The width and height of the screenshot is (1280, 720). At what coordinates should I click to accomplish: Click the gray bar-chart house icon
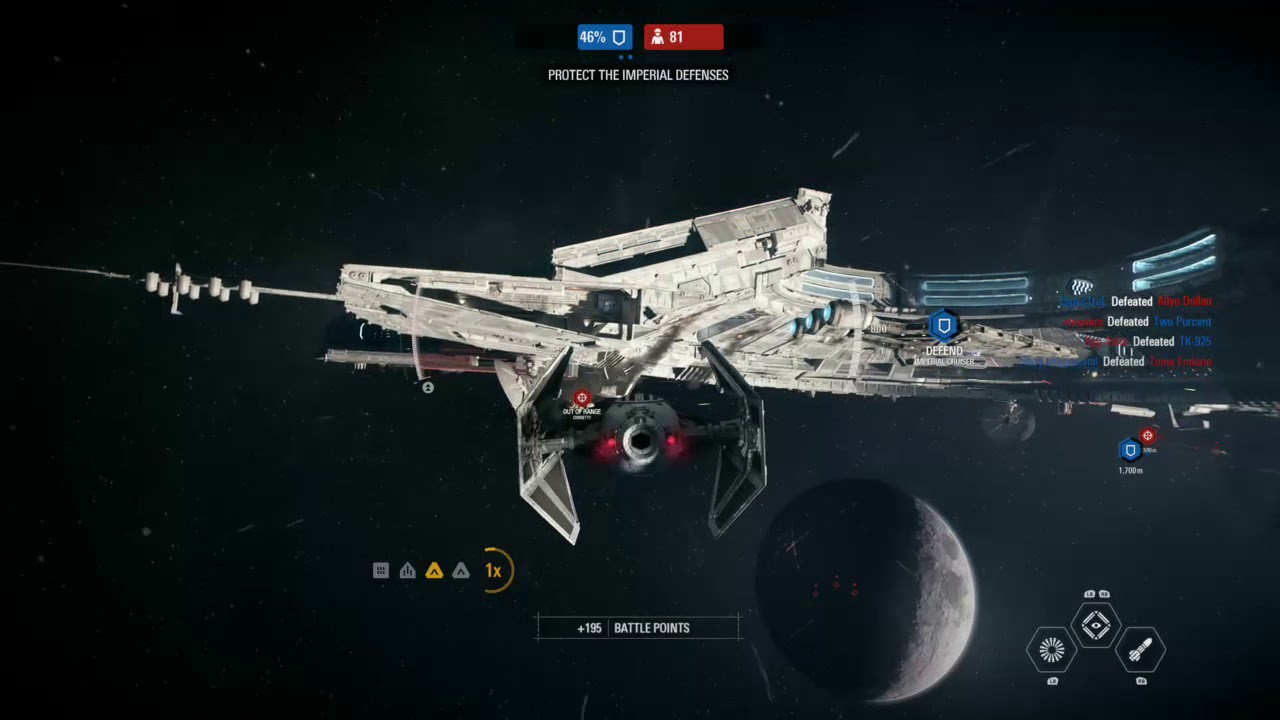tap(407, 571)
